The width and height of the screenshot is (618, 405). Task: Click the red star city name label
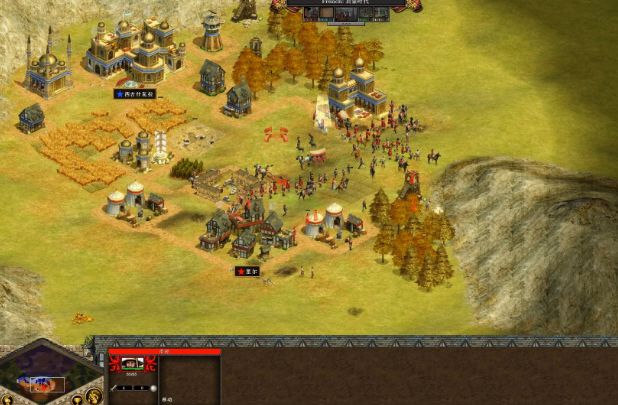point(247,271)
